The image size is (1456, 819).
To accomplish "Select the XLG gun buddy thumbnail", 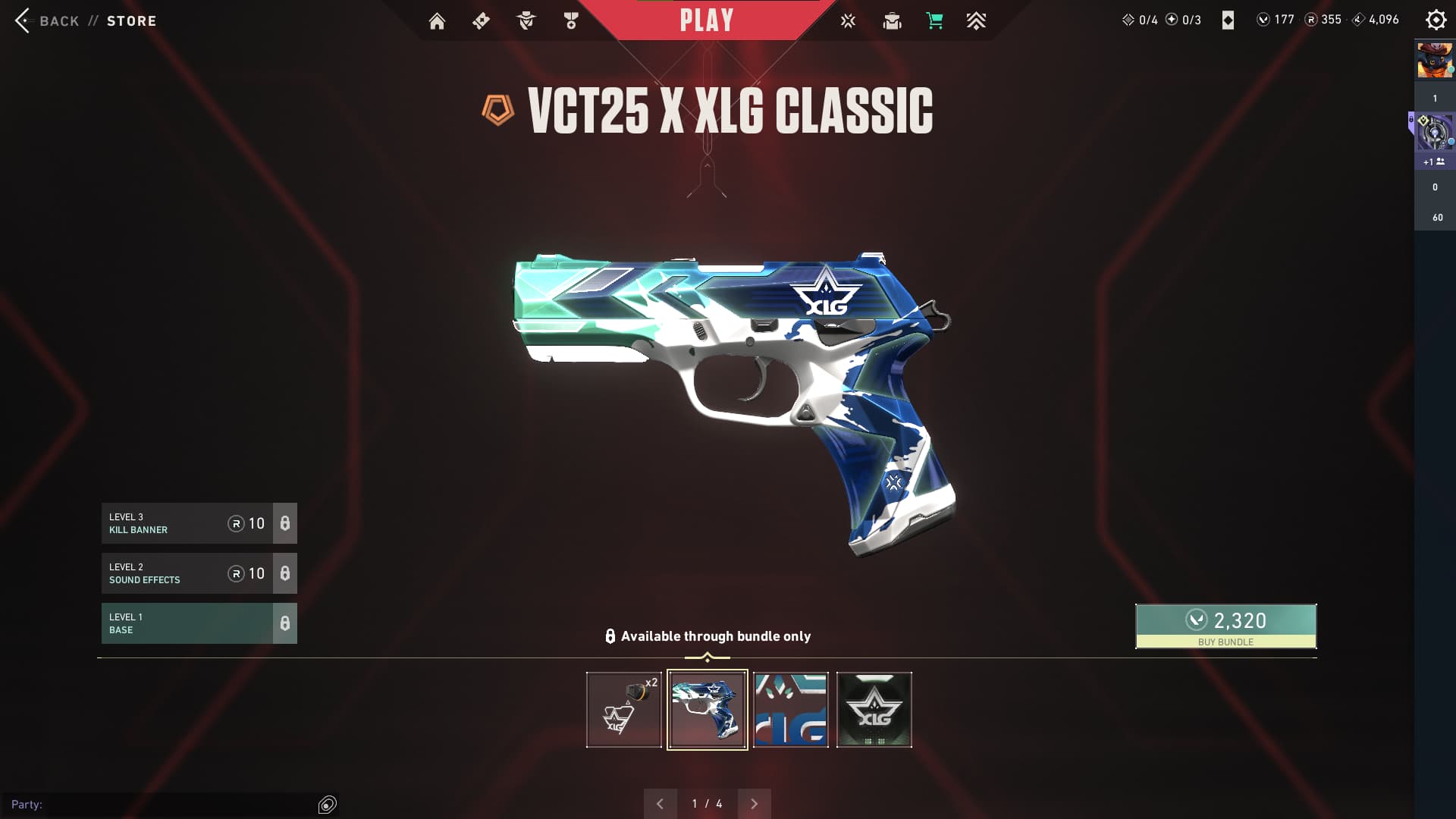I will pyautogui.click(x=624, y=710).
